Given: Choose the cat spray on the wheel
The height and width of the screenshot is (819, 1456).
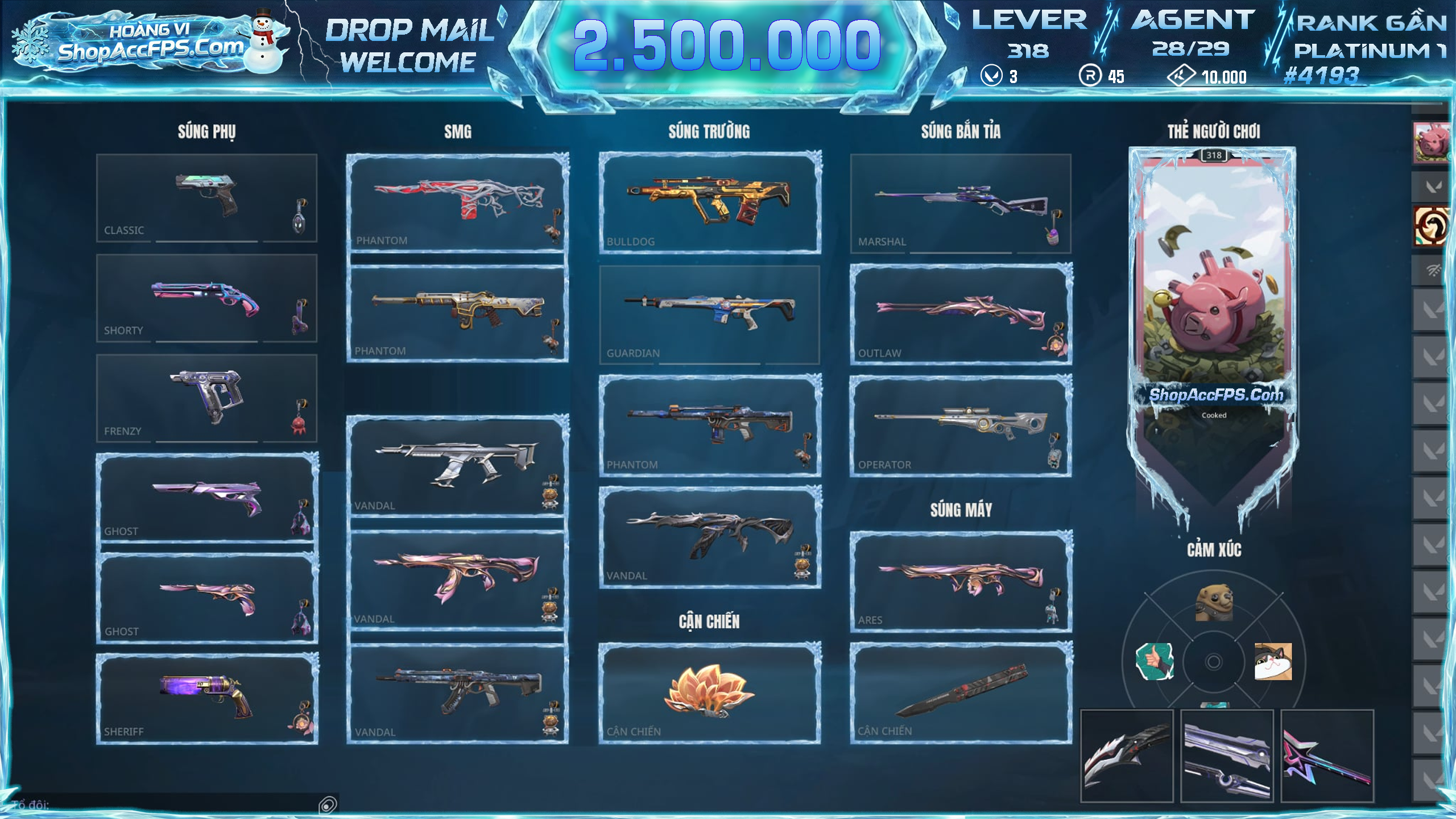Looking at the screenshot, I should click(x=1273, y=661).
